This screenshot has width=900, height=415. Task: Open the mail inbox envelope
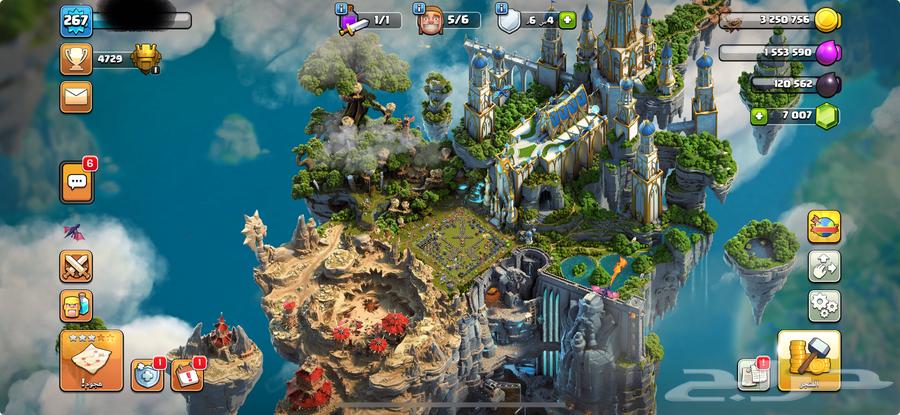pos(74,96)
